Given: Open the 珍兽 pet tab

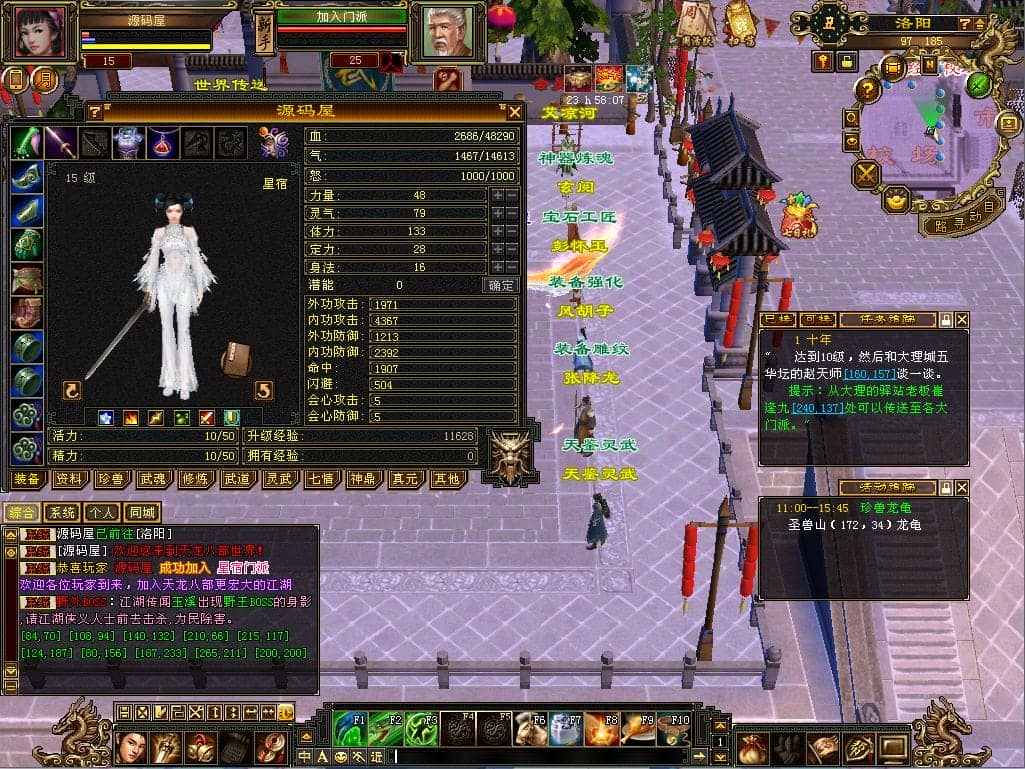Looking at the screenshot, I should click(111, 479).
